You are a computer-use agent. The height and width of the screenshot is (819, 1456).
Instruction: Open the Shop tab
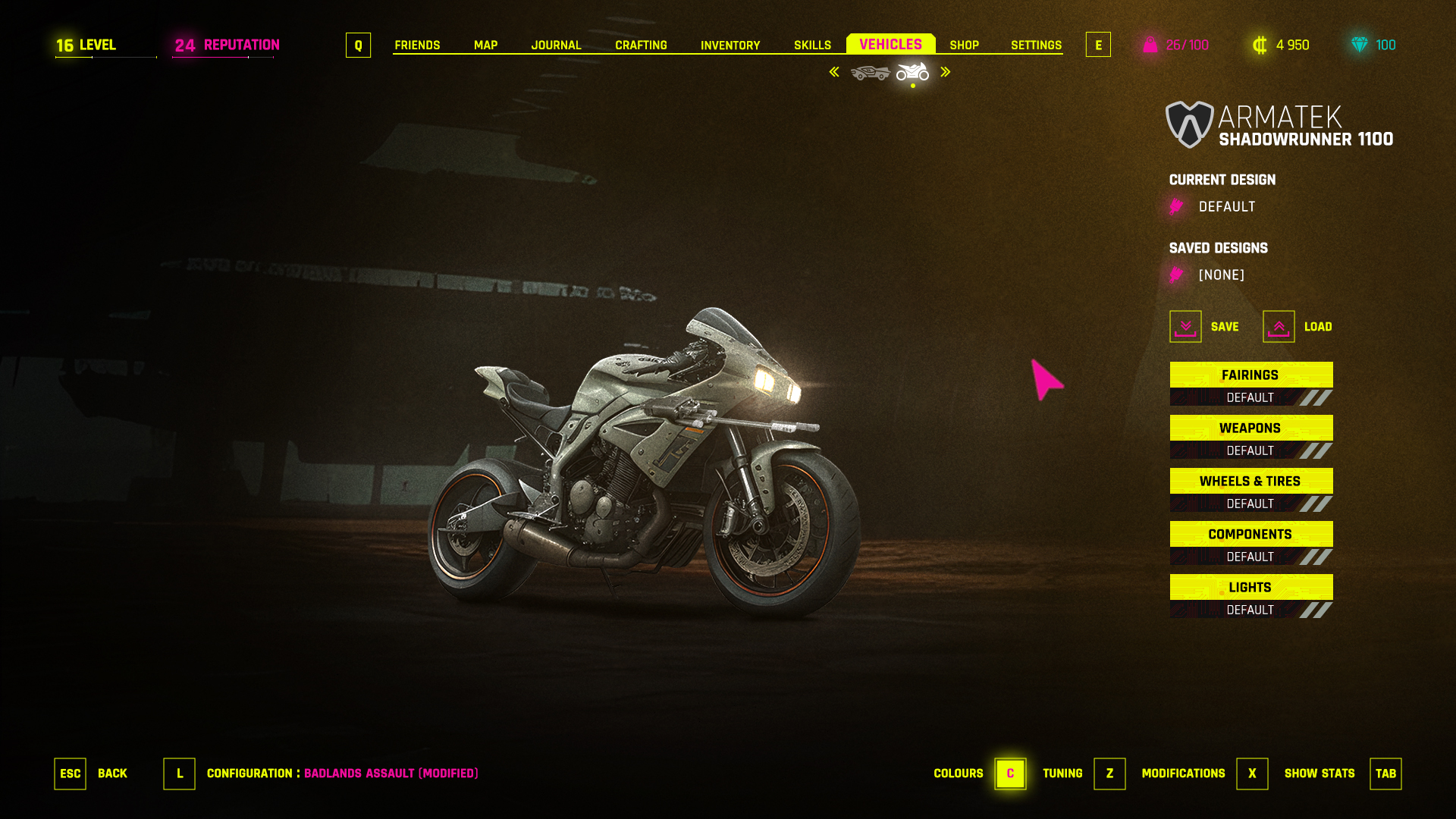(964, 45)
